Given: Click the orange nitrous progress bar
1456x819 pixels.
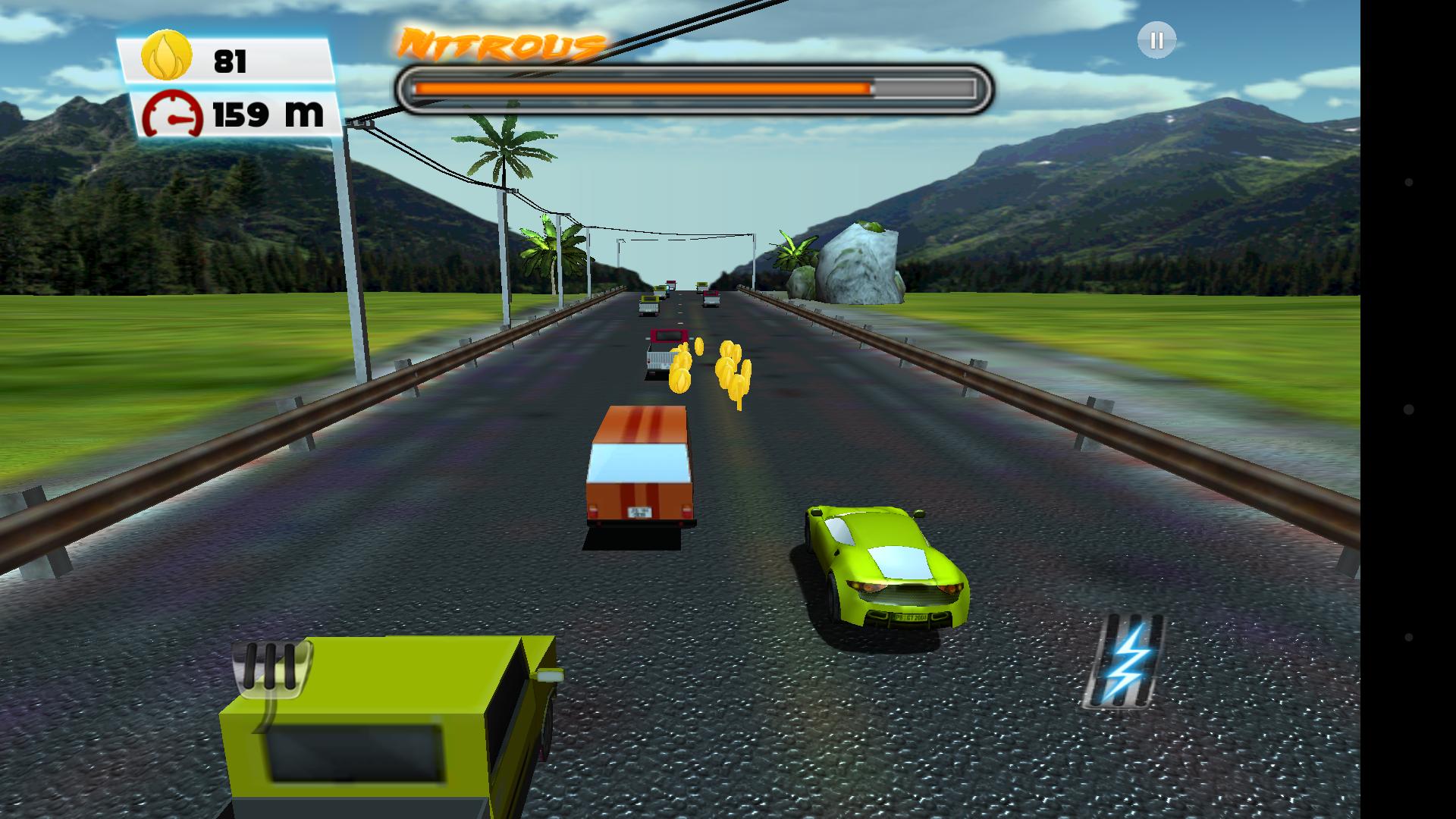Looking at the screenshot, I should 645,87.
